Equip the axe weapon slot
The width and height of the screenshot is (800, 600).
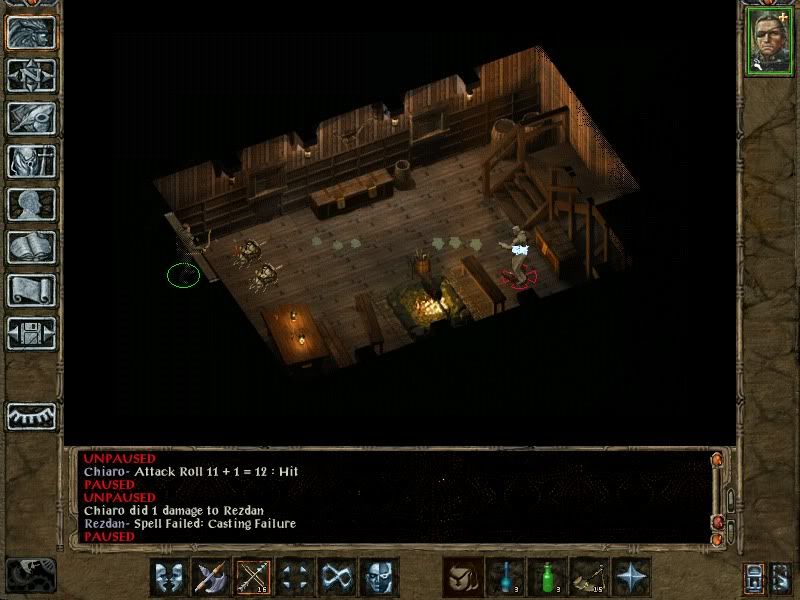click(211, 577)
